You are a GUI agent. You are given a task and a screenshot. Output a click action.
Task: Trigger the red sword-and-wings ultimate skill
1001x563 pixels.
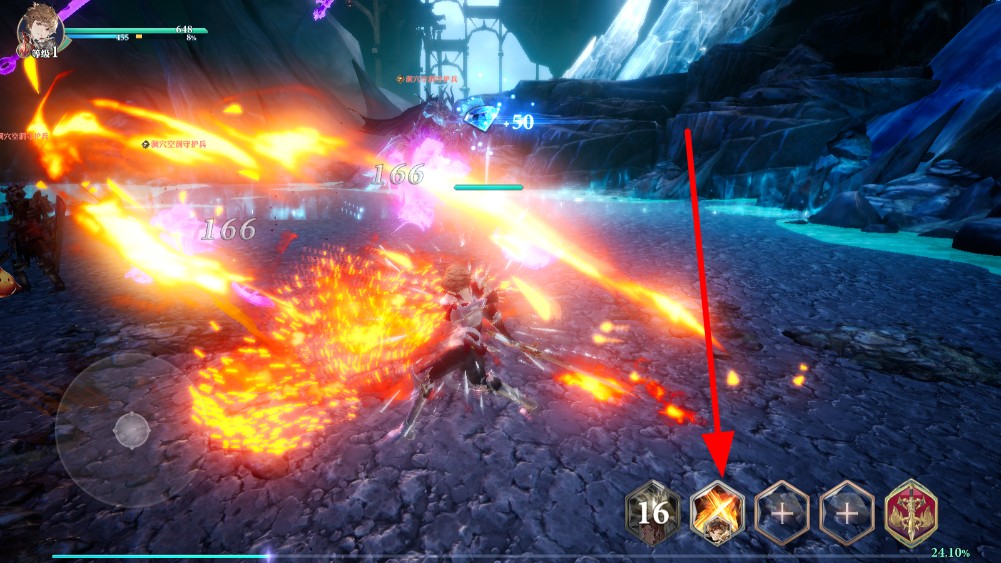pyautogui.click(x=911, y=514)
